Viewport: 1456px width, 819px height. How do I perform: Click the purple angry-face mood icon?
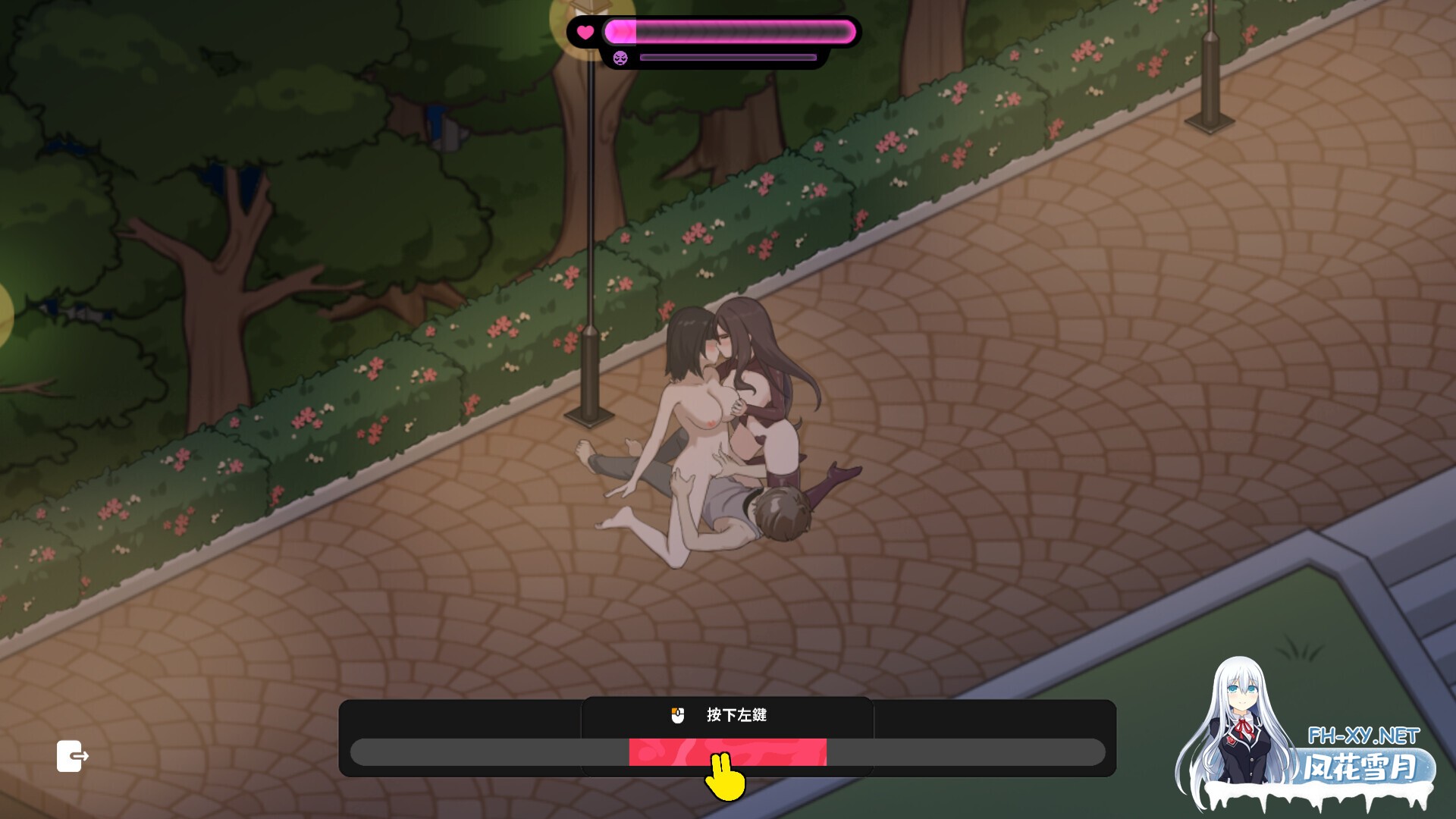pyautogui.click(x=620, y=58)
